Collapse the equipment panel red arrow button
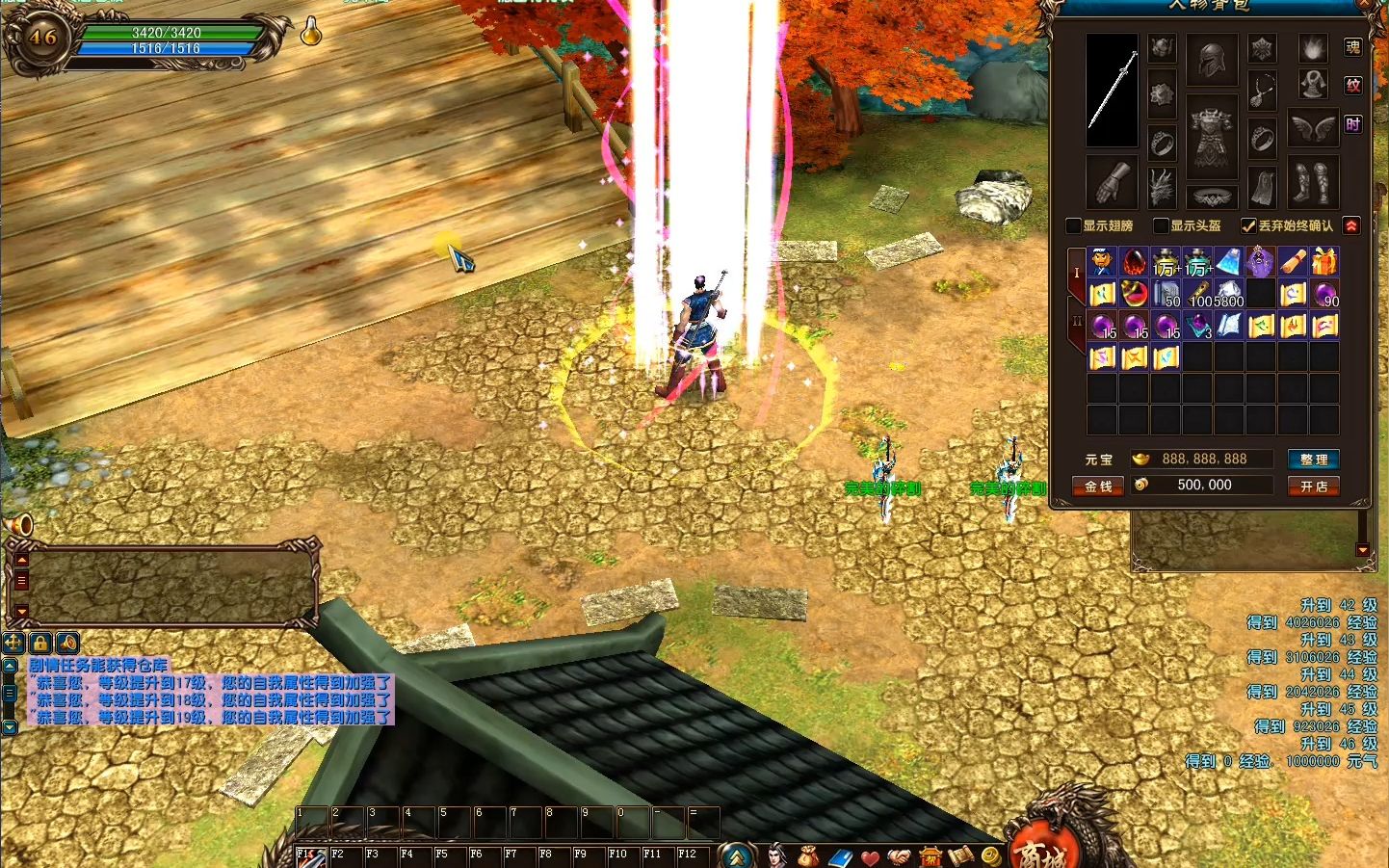The image size is (1389, 868). (1351, 225)
